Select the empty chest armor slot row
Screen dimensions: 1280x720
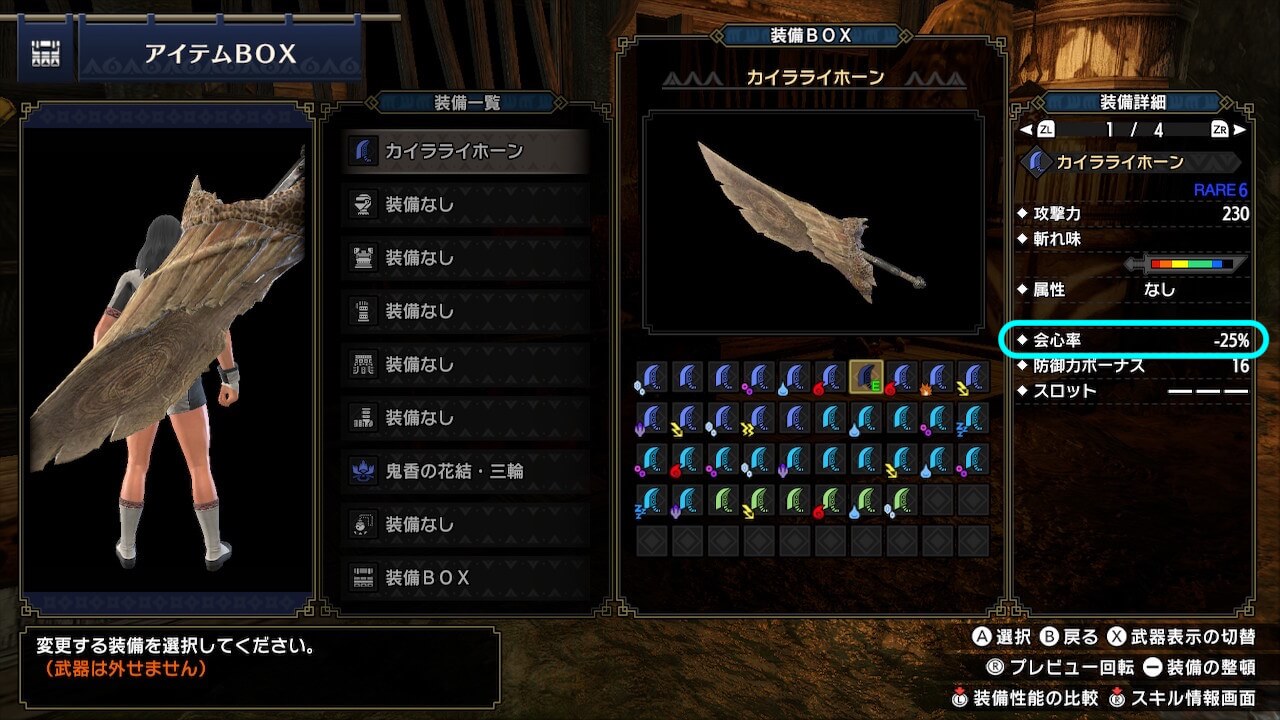coord(465,258)
